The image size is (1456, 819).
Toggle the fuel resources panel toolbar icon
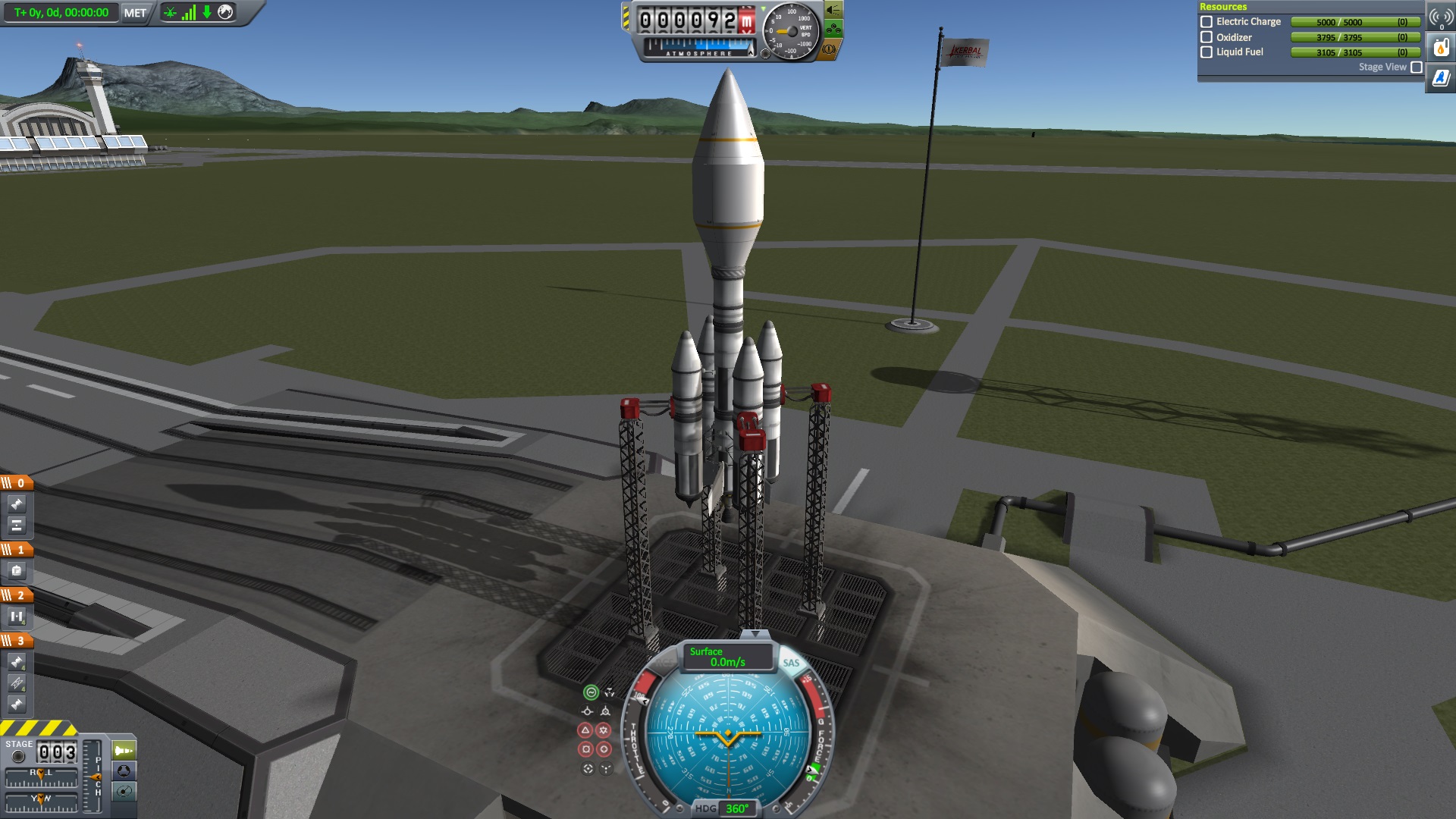1440,48
